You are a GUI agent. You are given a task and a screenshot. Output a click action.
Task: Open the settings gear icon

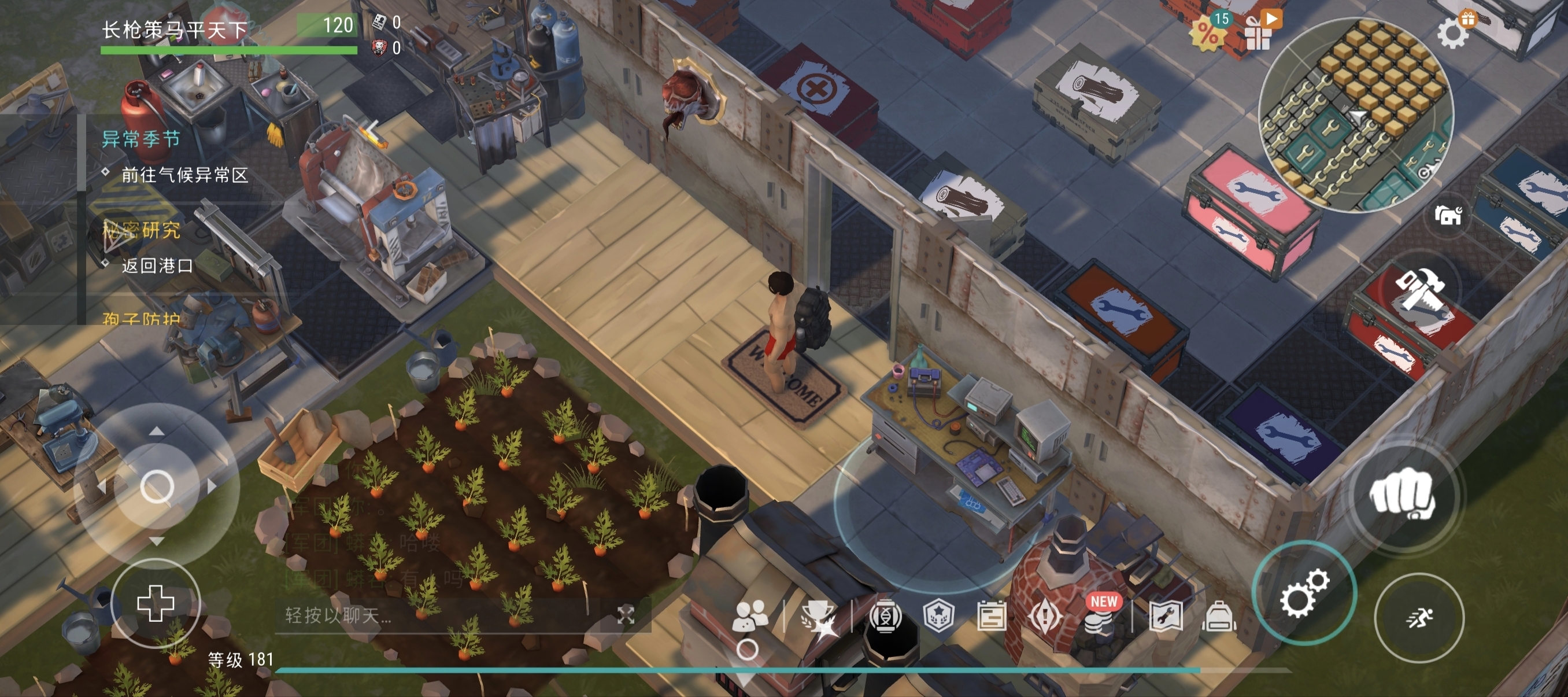(1454, 33)
